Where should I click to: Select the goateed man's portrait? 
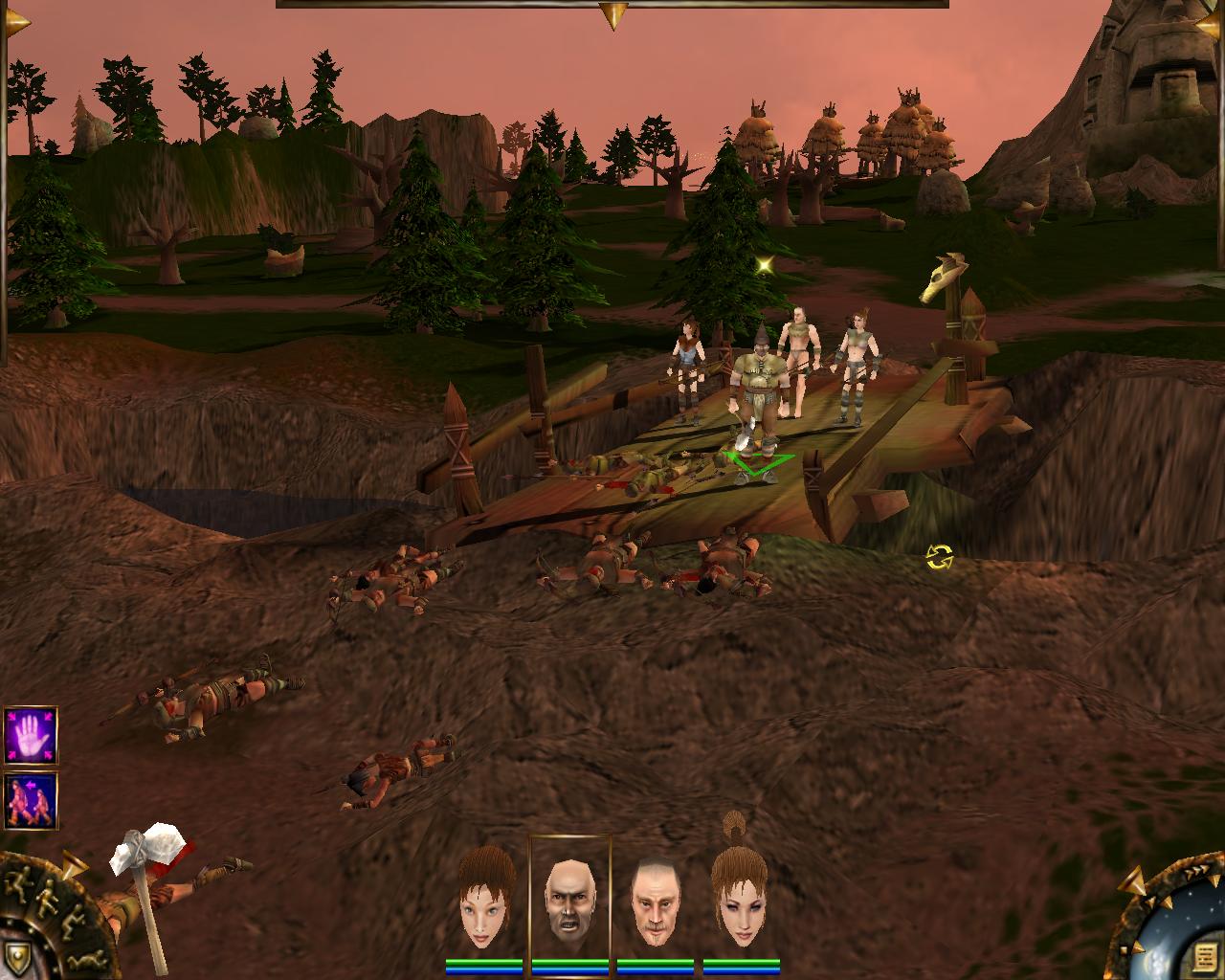pos(656,902)
